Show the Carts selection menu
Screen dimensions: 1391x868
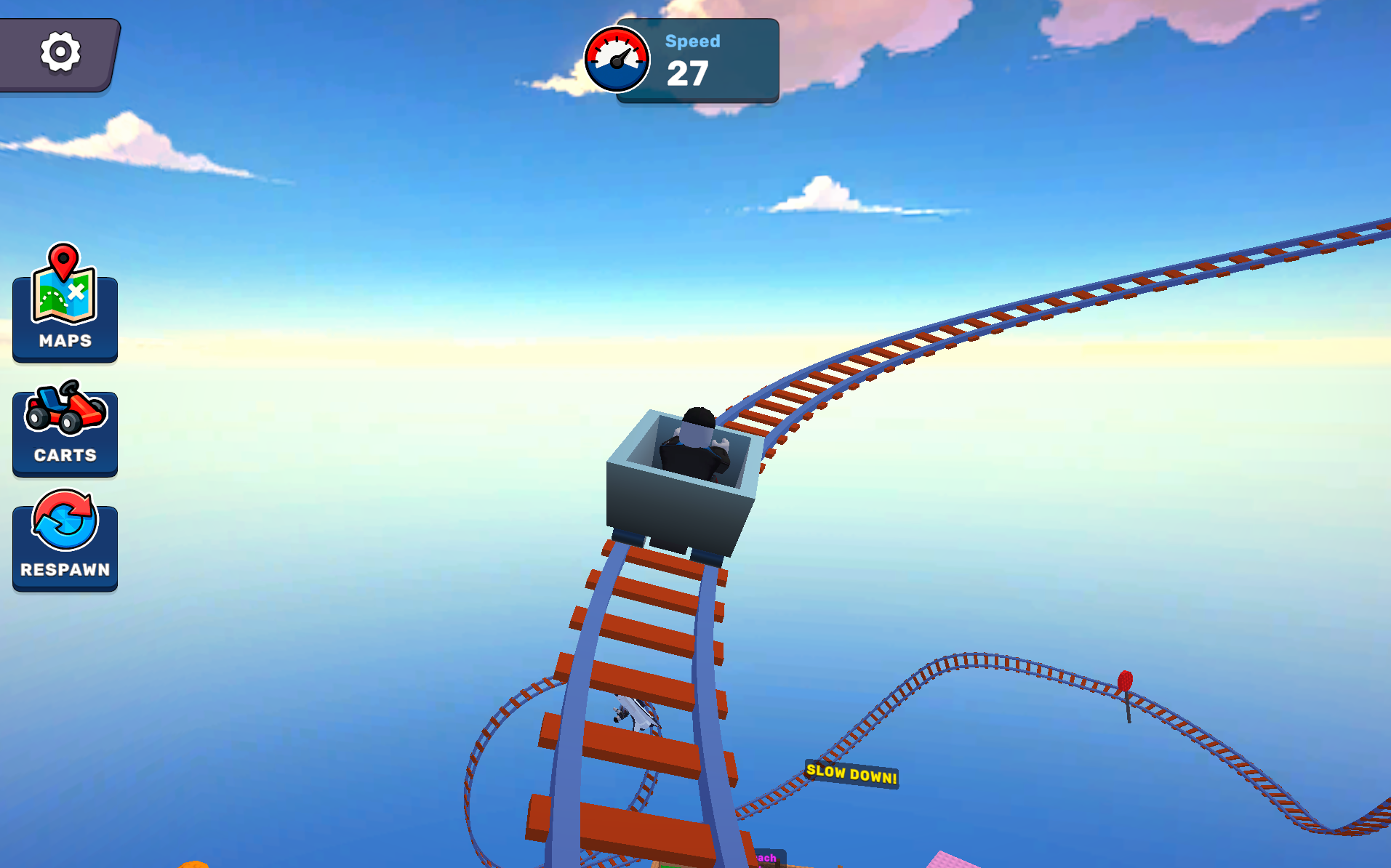click(x=65, y=427)
